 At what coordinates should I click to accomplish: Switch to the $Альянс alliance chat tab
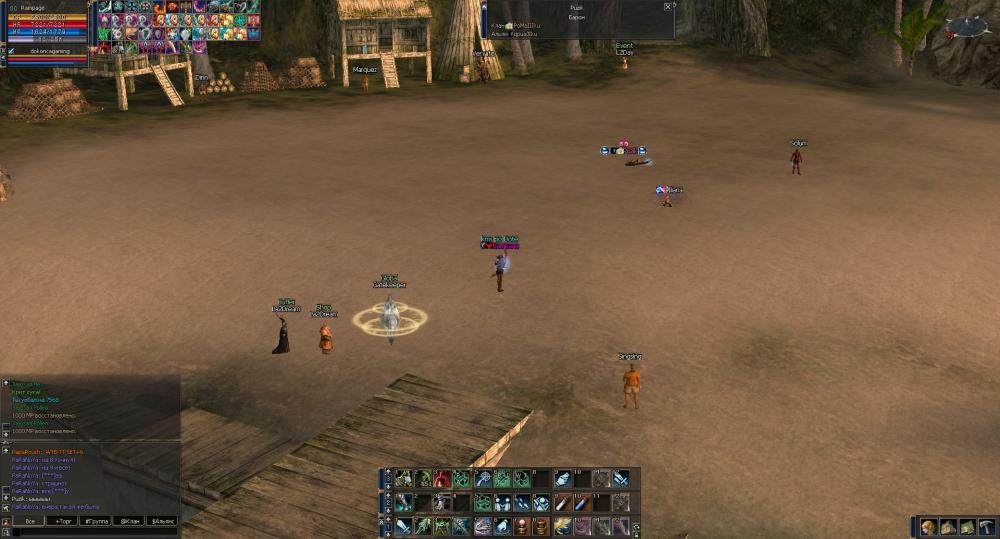tap(162, 521)
